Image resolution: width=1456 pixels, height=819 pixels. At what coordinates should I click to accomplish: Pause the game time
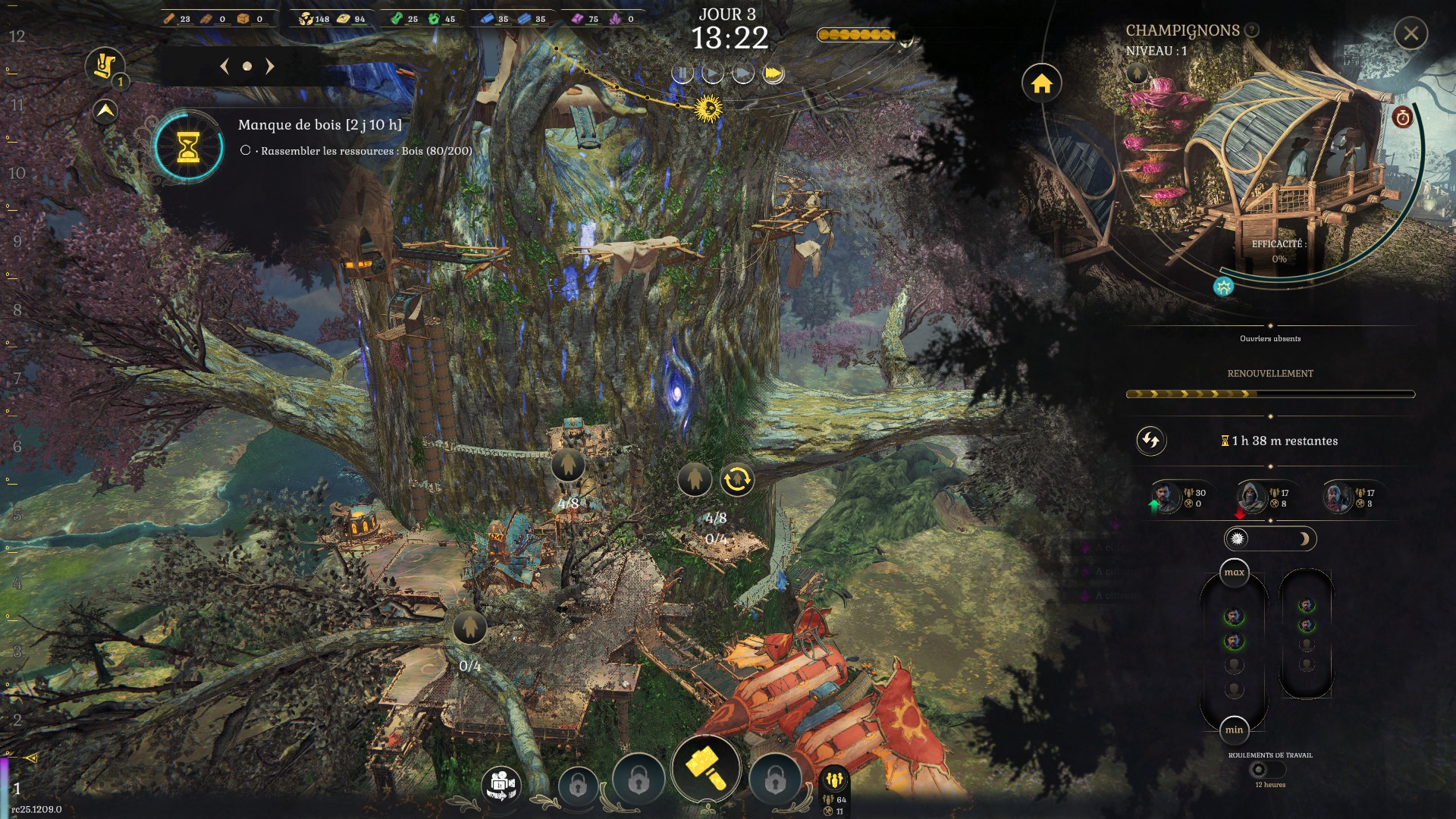click(x=682, y=74)
